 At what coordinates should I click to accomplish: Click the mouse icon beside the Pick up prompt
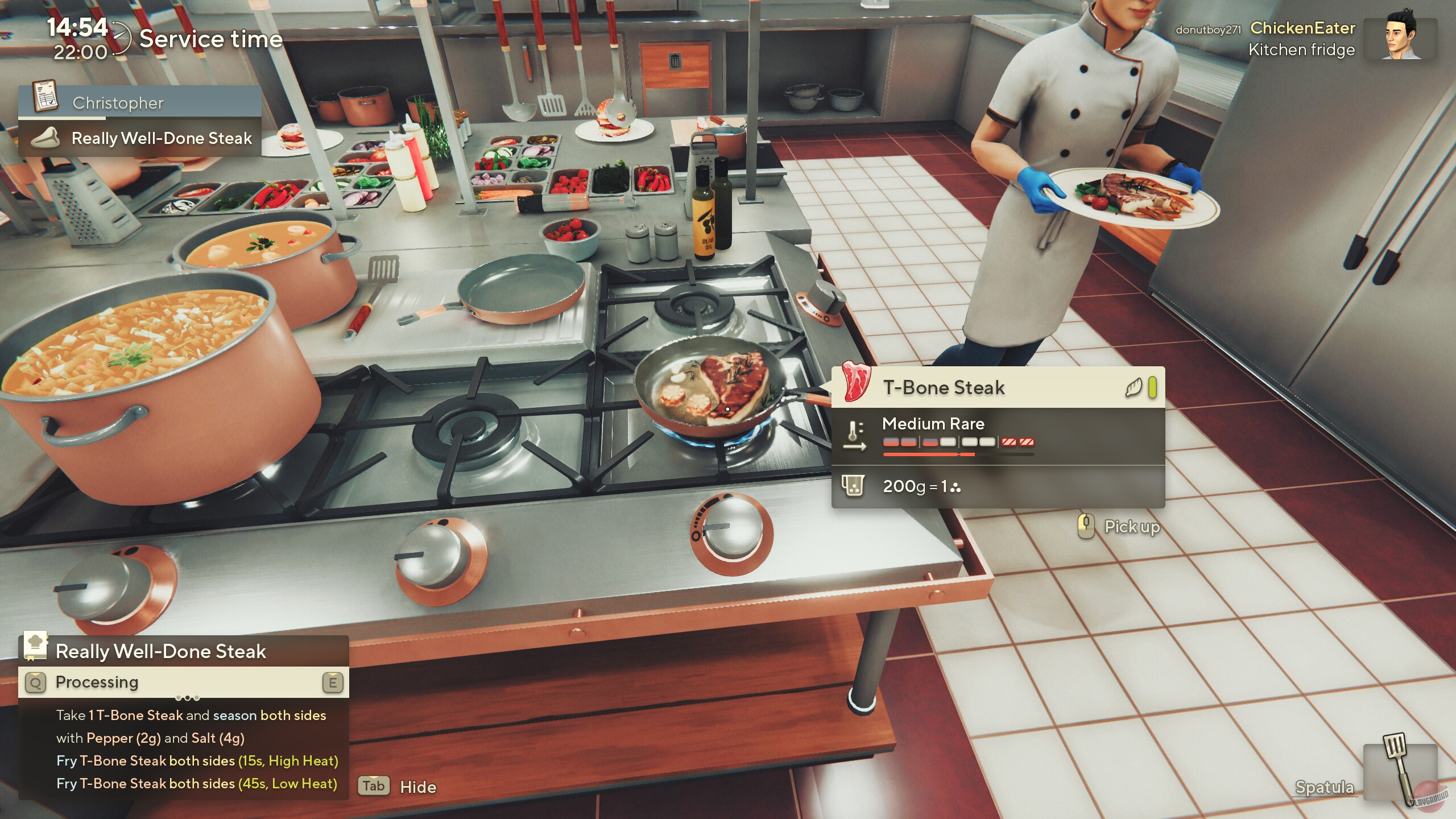(x=1086, y=527)
